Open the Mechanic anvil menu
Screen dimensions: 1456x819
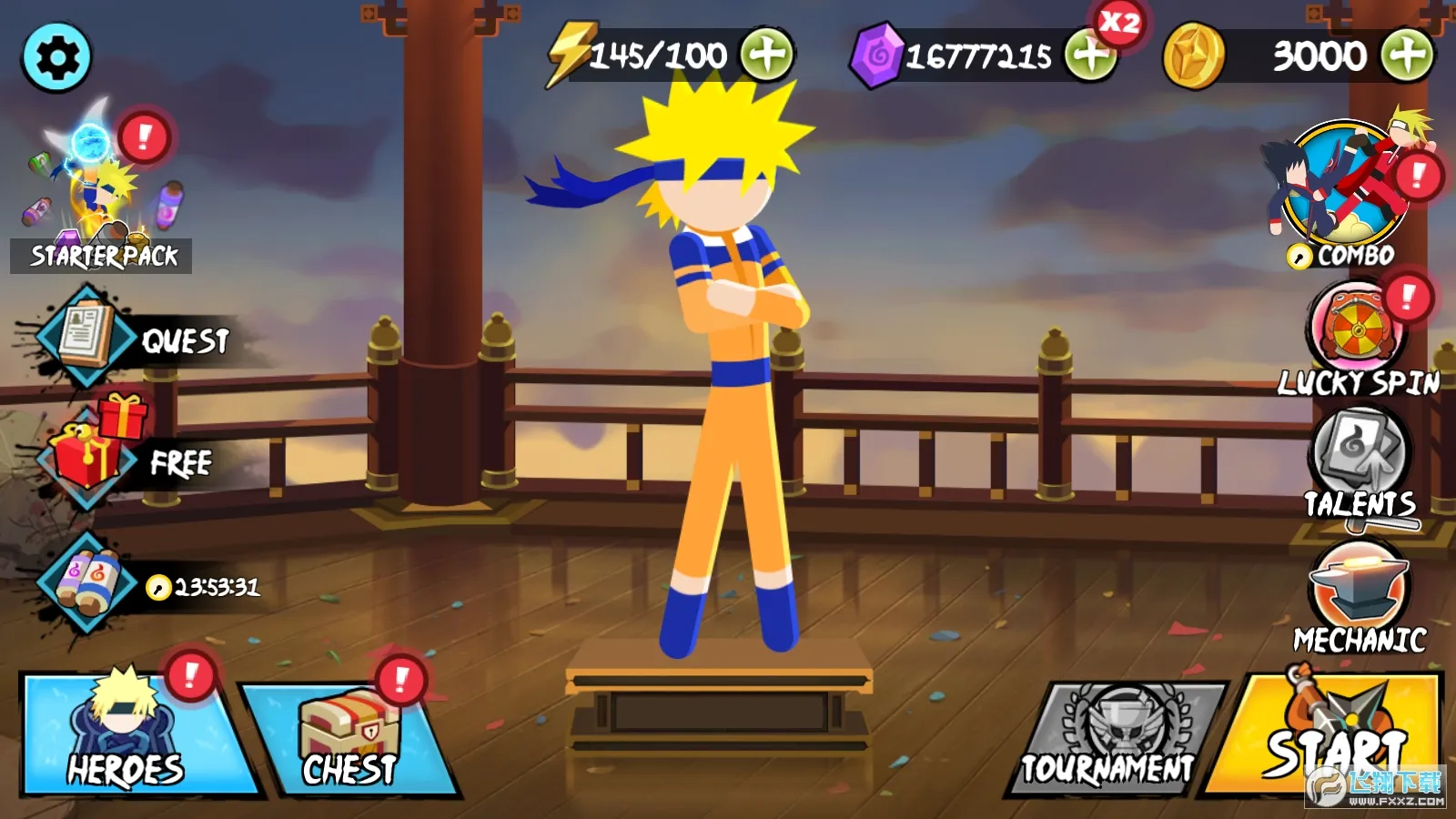pos(1359,591)
